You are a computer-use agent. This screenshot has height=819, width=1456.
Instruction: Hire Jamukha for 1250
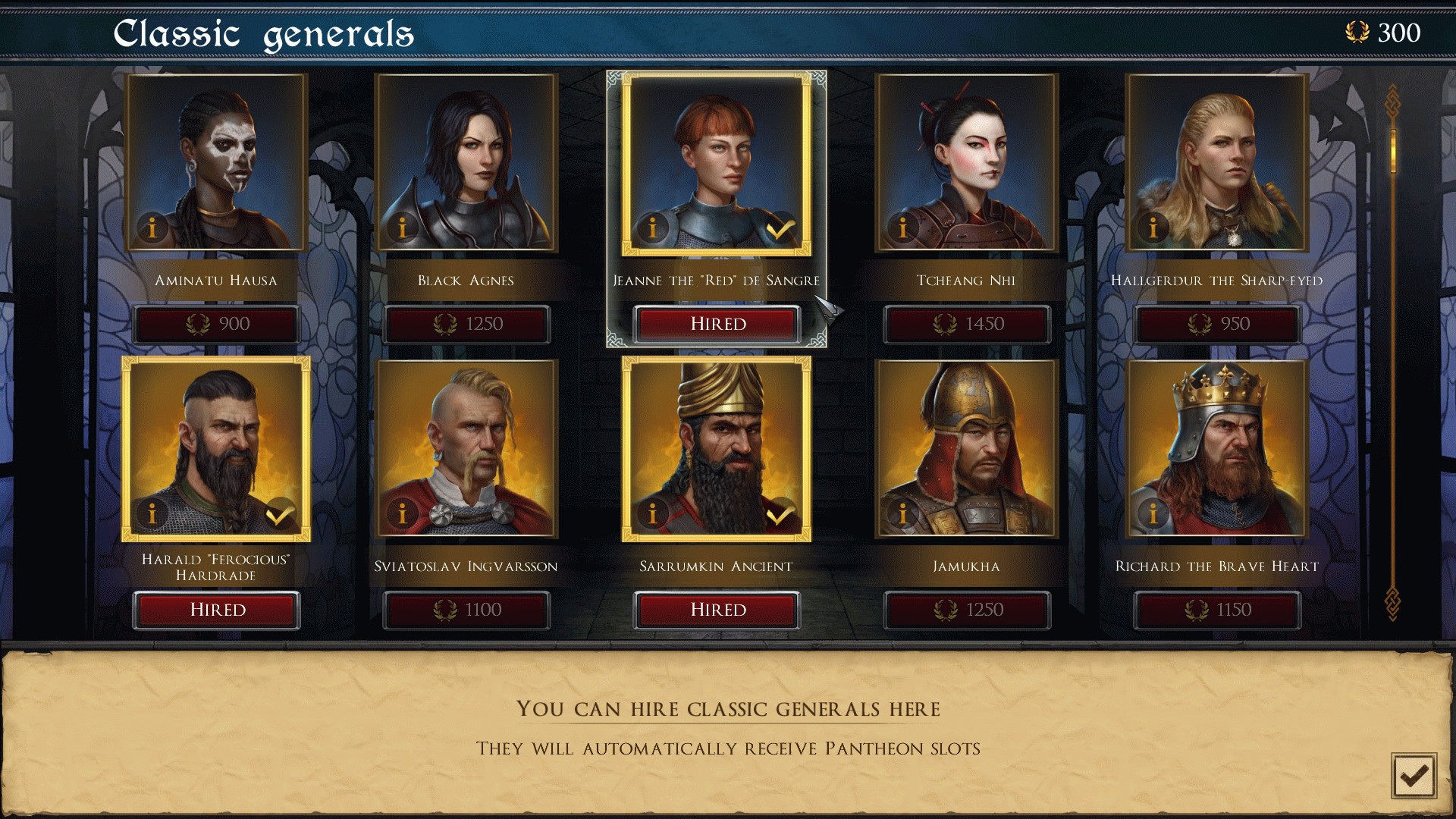967,610
